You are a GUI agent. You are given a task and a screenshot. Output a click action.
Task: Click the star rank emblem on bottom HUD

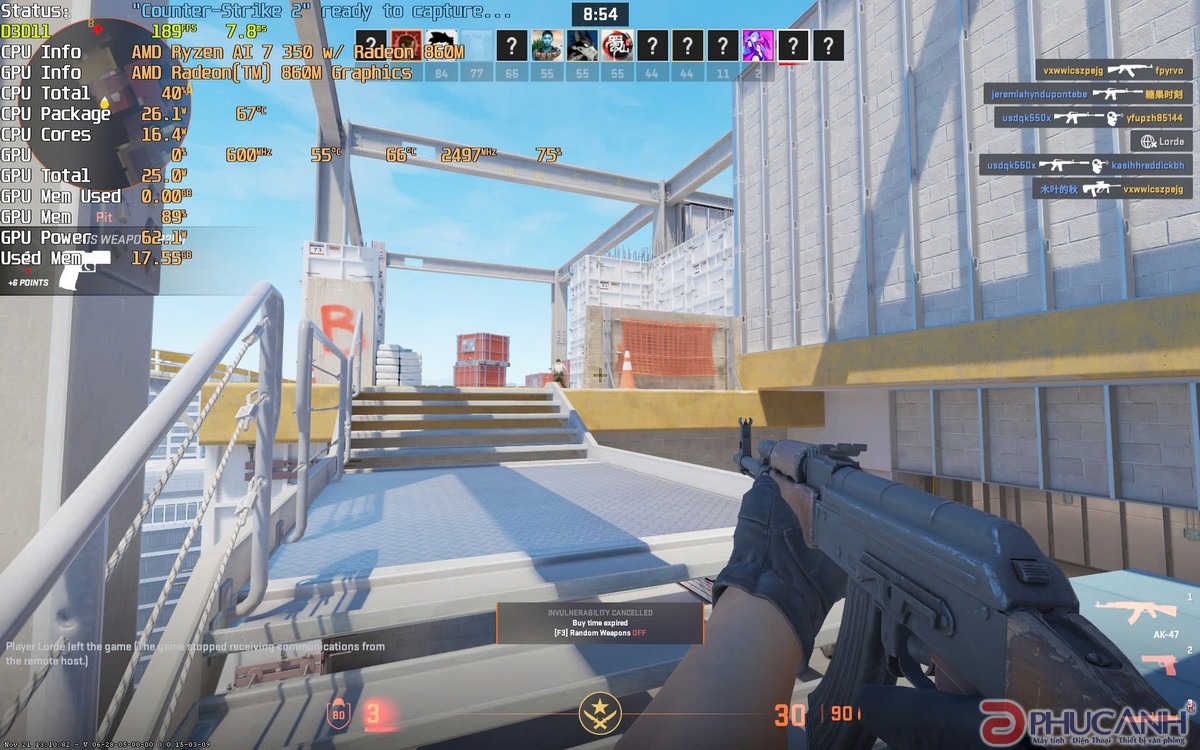pos(600,713)
